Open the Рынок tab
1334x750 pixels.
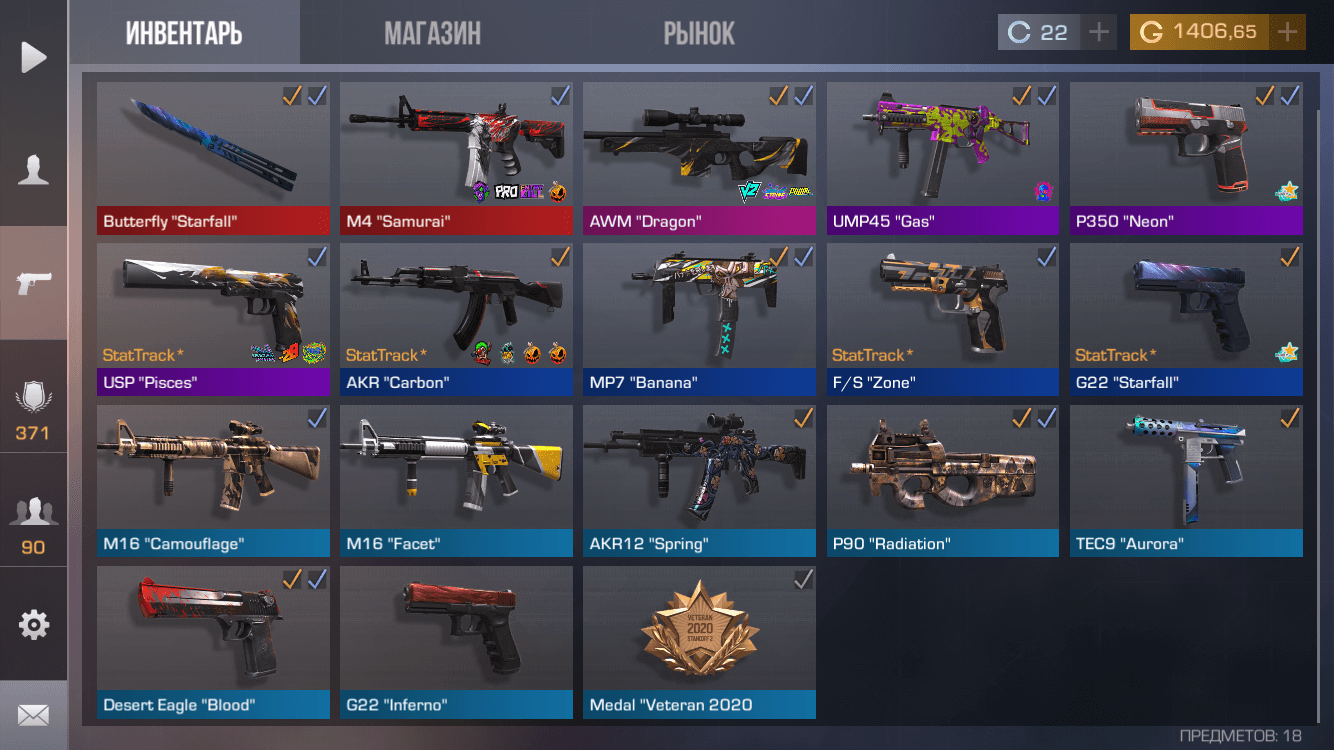[699, 33]
